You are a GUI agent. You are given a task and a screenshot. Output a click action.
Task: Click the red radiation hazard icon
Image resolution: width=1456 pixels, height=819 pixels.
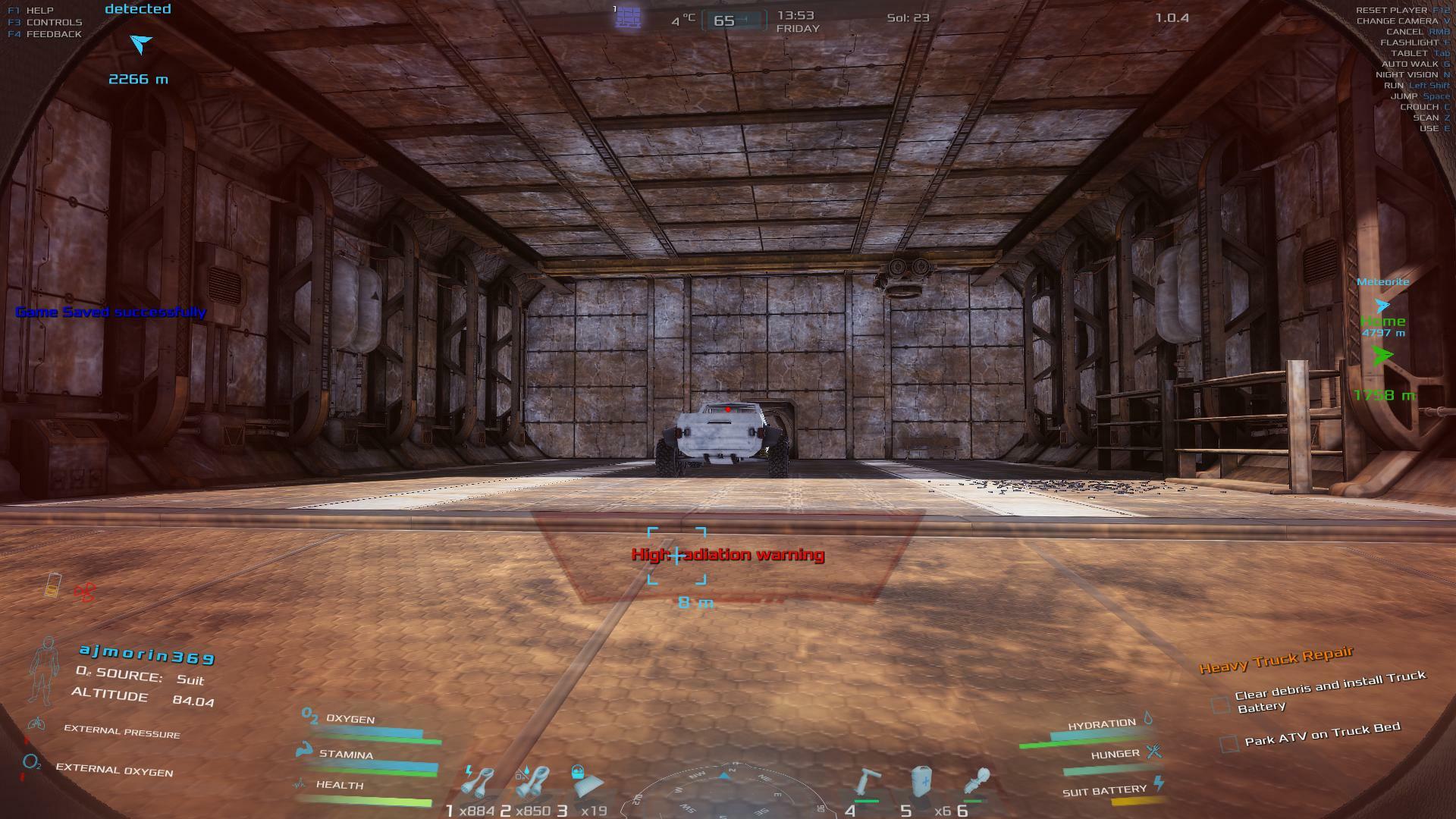coord(84,591)
